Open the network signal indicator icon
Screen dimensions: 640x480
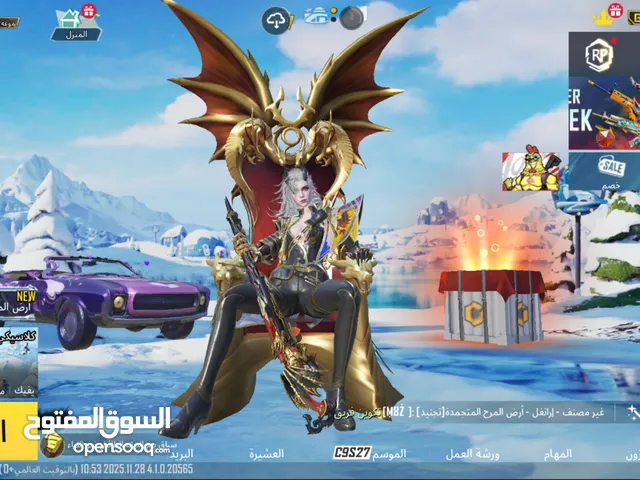[320, 16]
